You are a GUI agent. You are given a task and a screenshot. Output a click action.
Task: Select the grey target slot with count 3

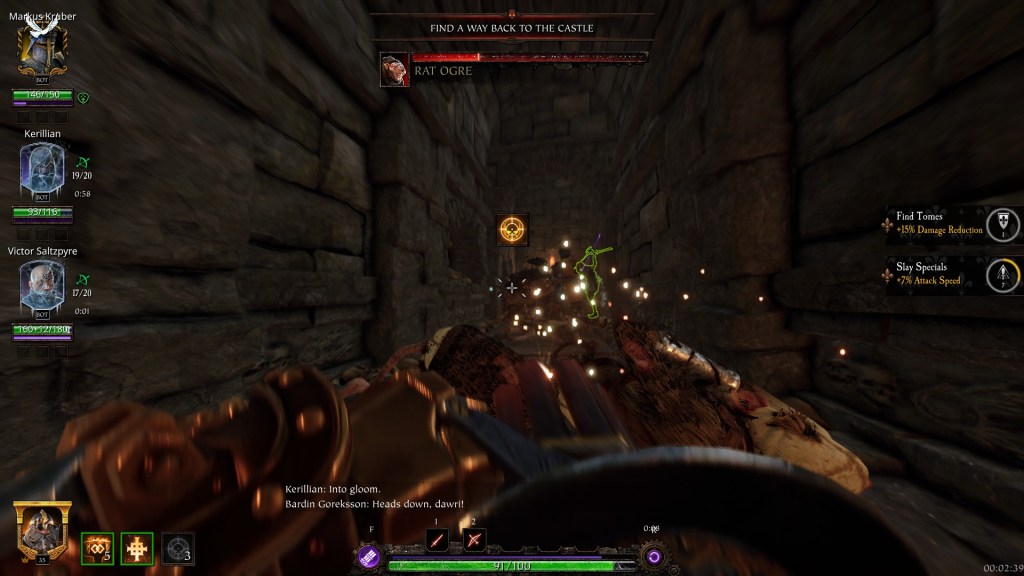tap(177, 548)
